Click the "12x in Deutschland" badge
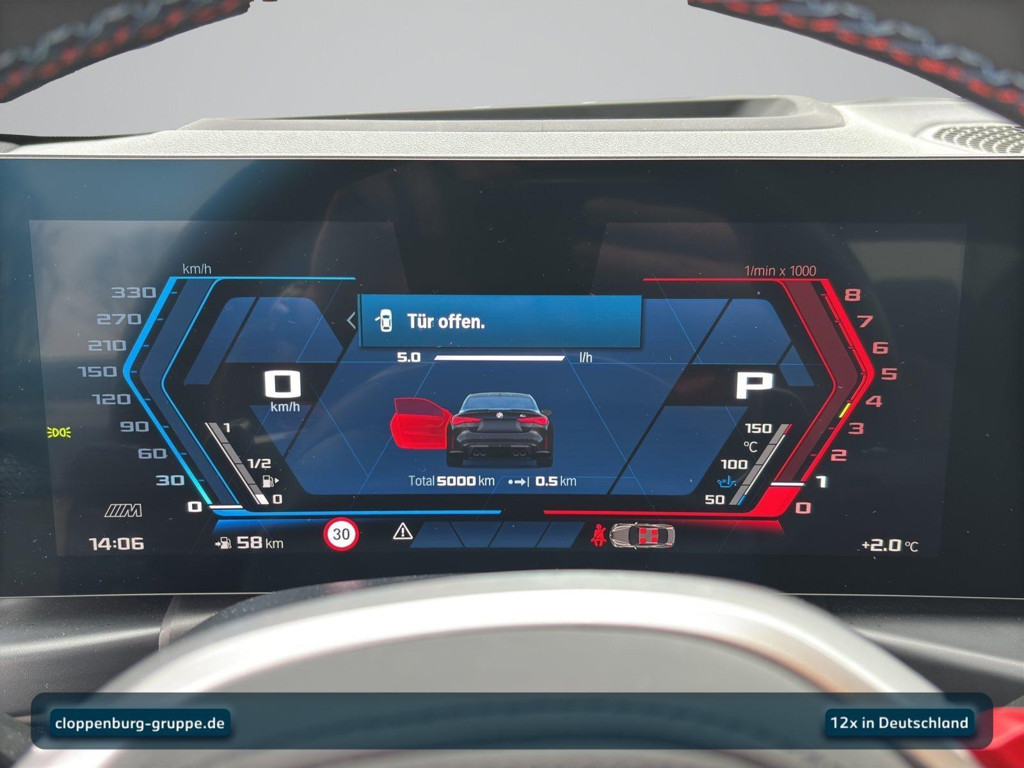Image resolution: width=1024 pixels, height=768 pixels. 898,722
